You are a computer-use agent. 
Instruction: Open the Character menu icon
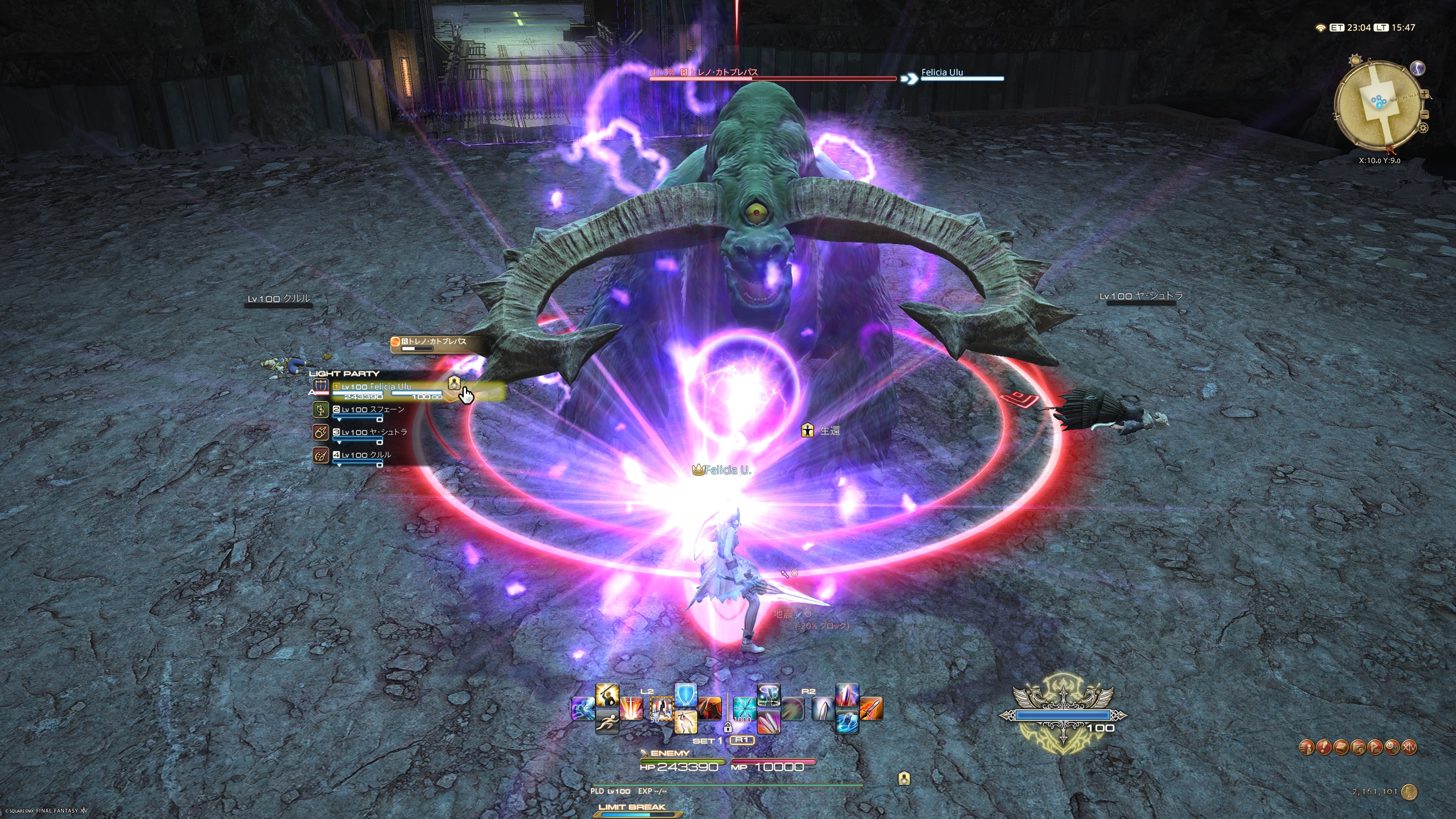point(1306,747)
